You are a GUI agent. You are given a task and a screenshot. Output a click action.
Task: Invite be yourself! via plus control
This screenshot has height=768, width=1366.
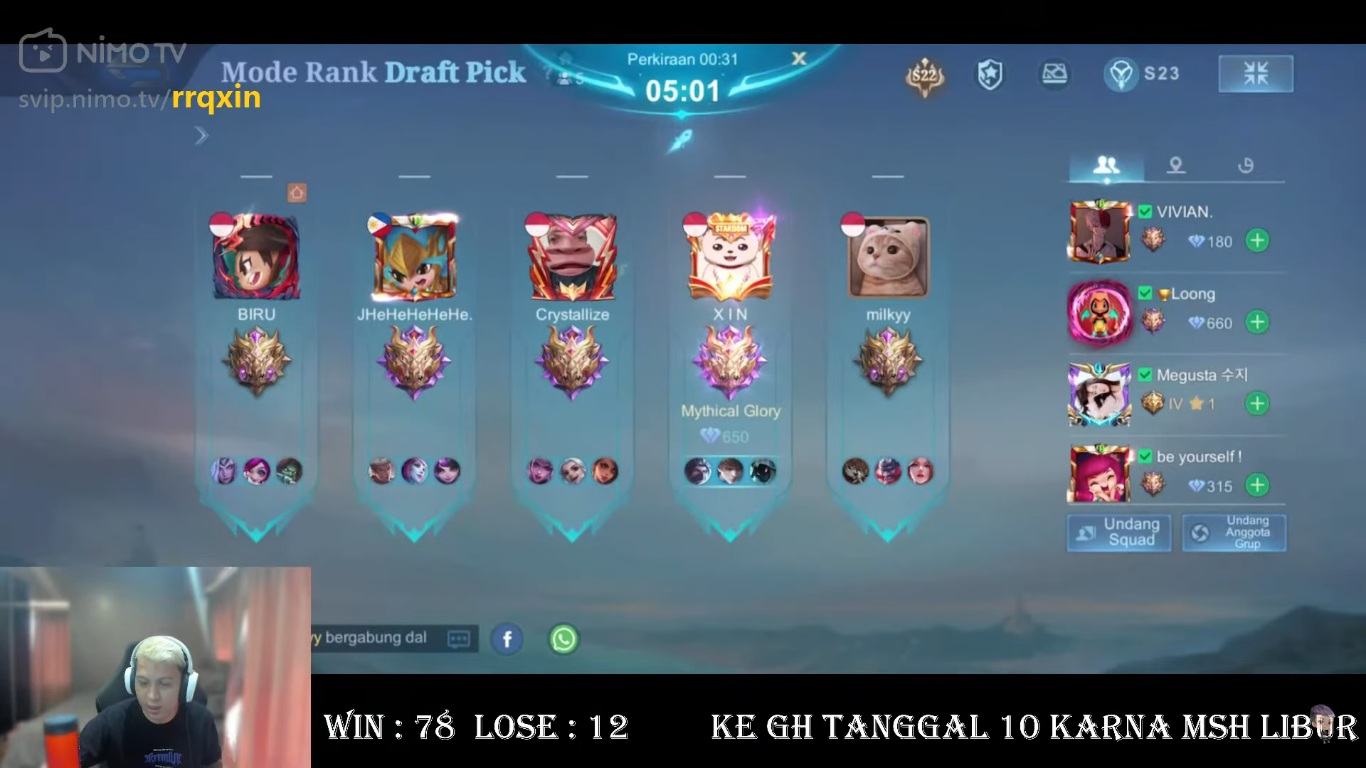(1256, 485)
